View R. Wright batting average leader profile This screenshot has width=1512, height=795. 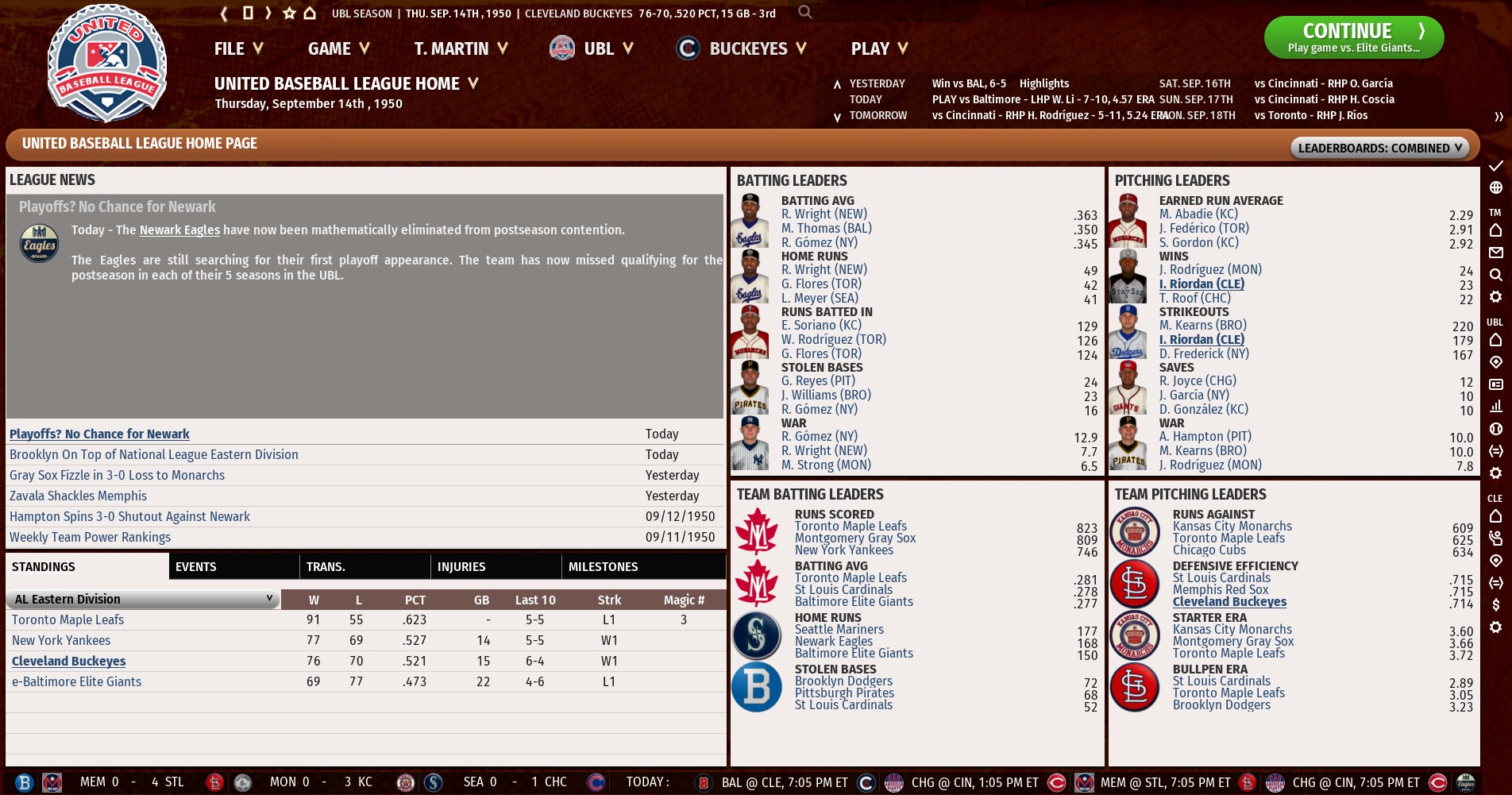click(823, 214)
